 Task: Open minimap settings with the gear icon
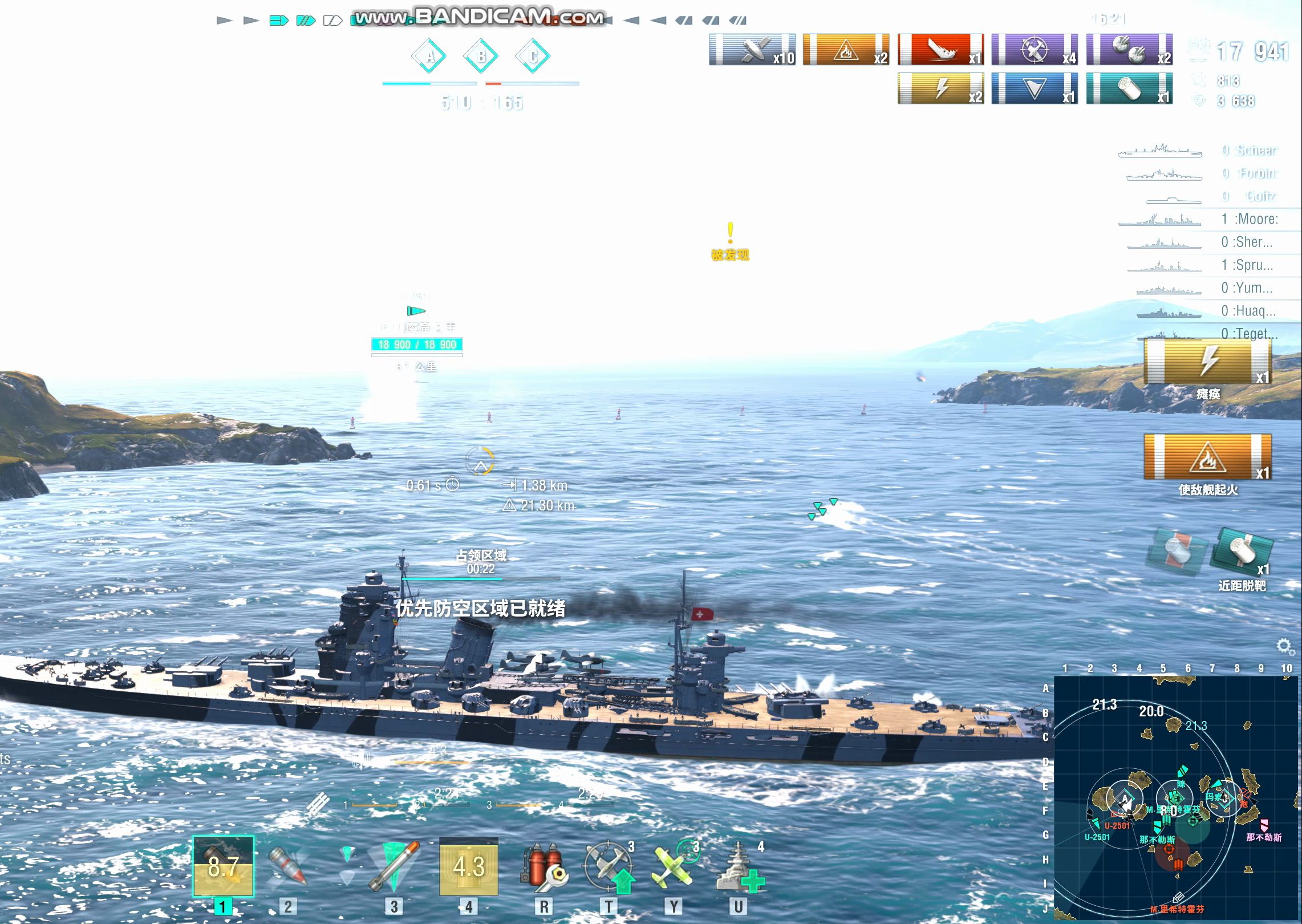tap(1283, 646)
